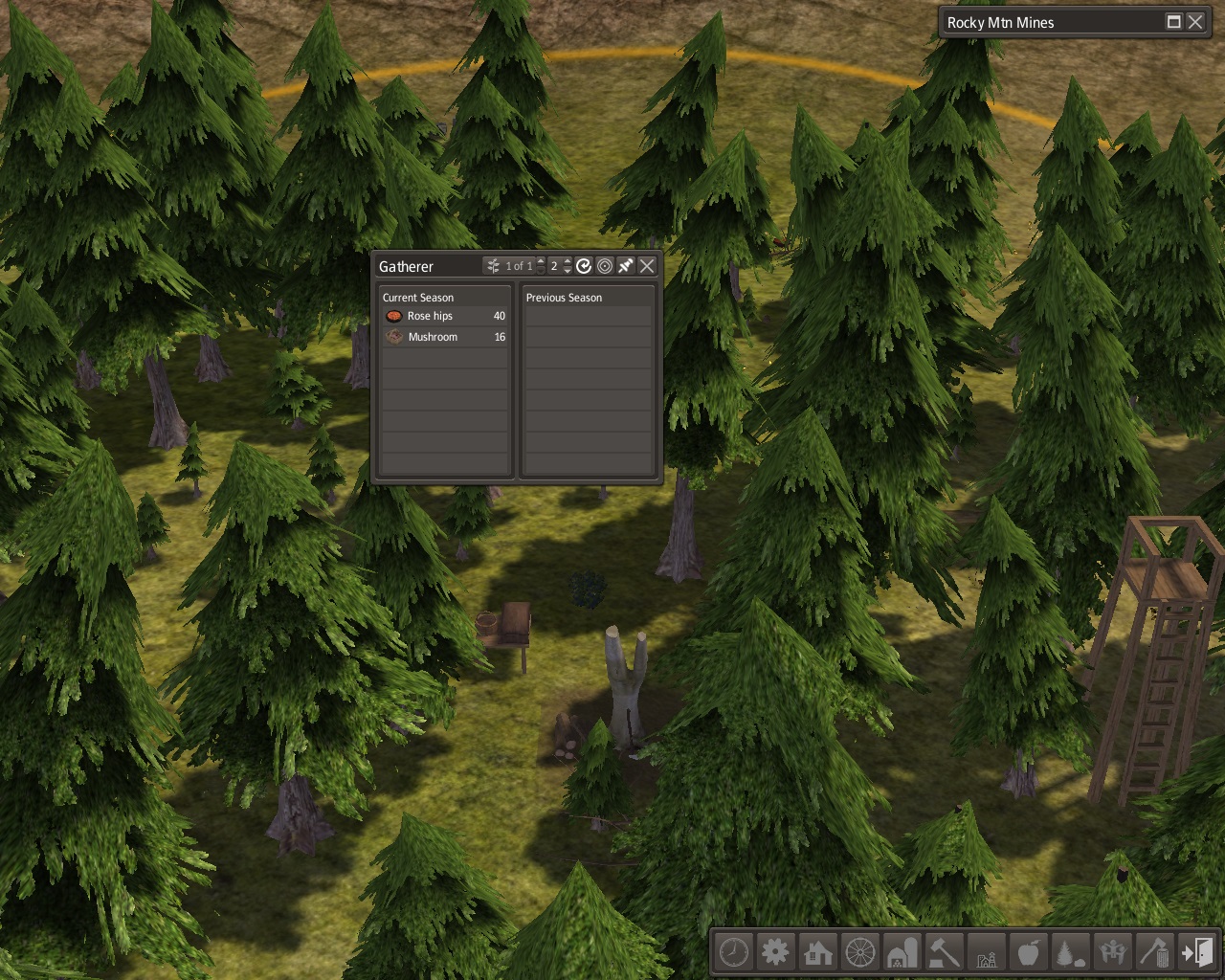Pin the Gatherer window with the pushpin
Image resolution: width=1225 pixels, height=980 pixels.
tap(626, 266)
